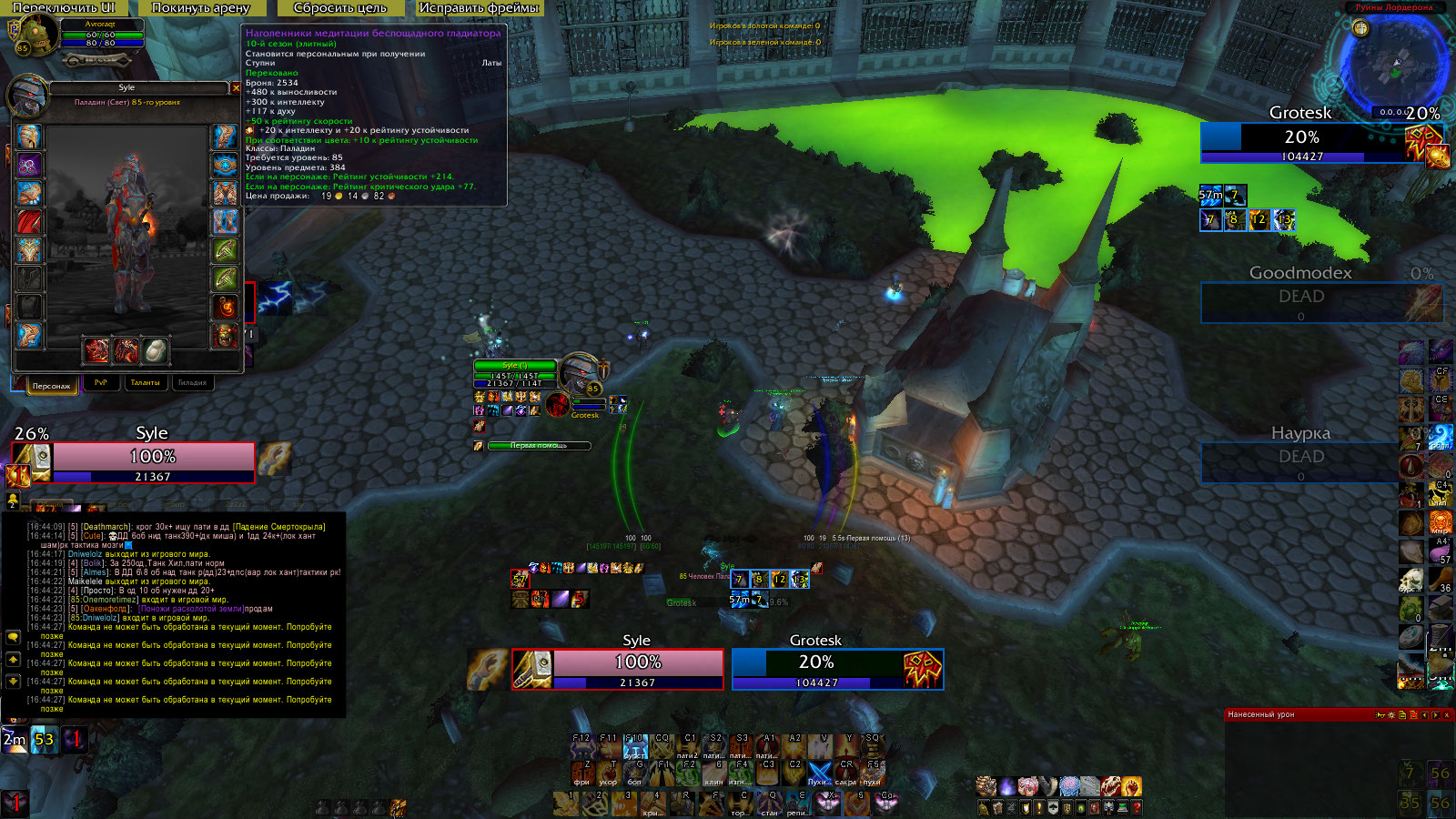Click the Avroraqt player portrait frame
Viewport: 1456px width, 819px height.
coord(36,35)
